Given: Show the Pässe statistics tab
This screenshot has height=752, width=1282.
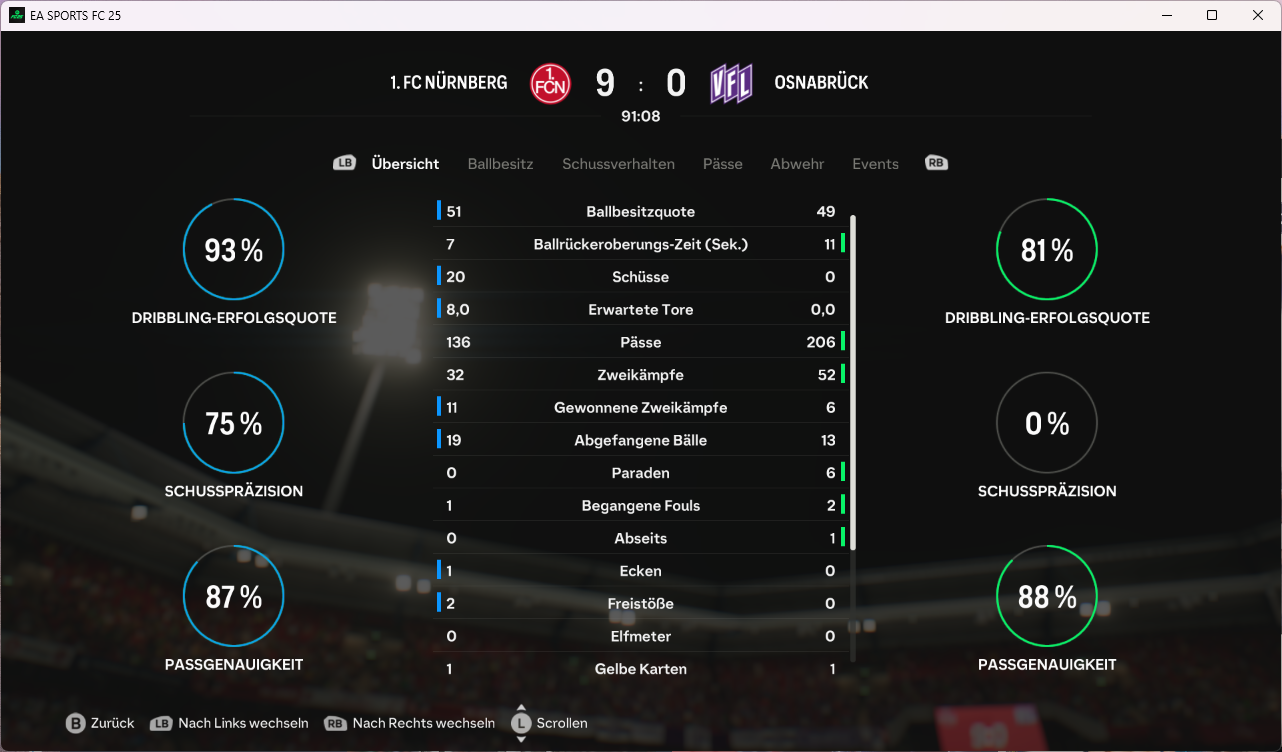Looking at the screenshot, I should click(722, 164).
